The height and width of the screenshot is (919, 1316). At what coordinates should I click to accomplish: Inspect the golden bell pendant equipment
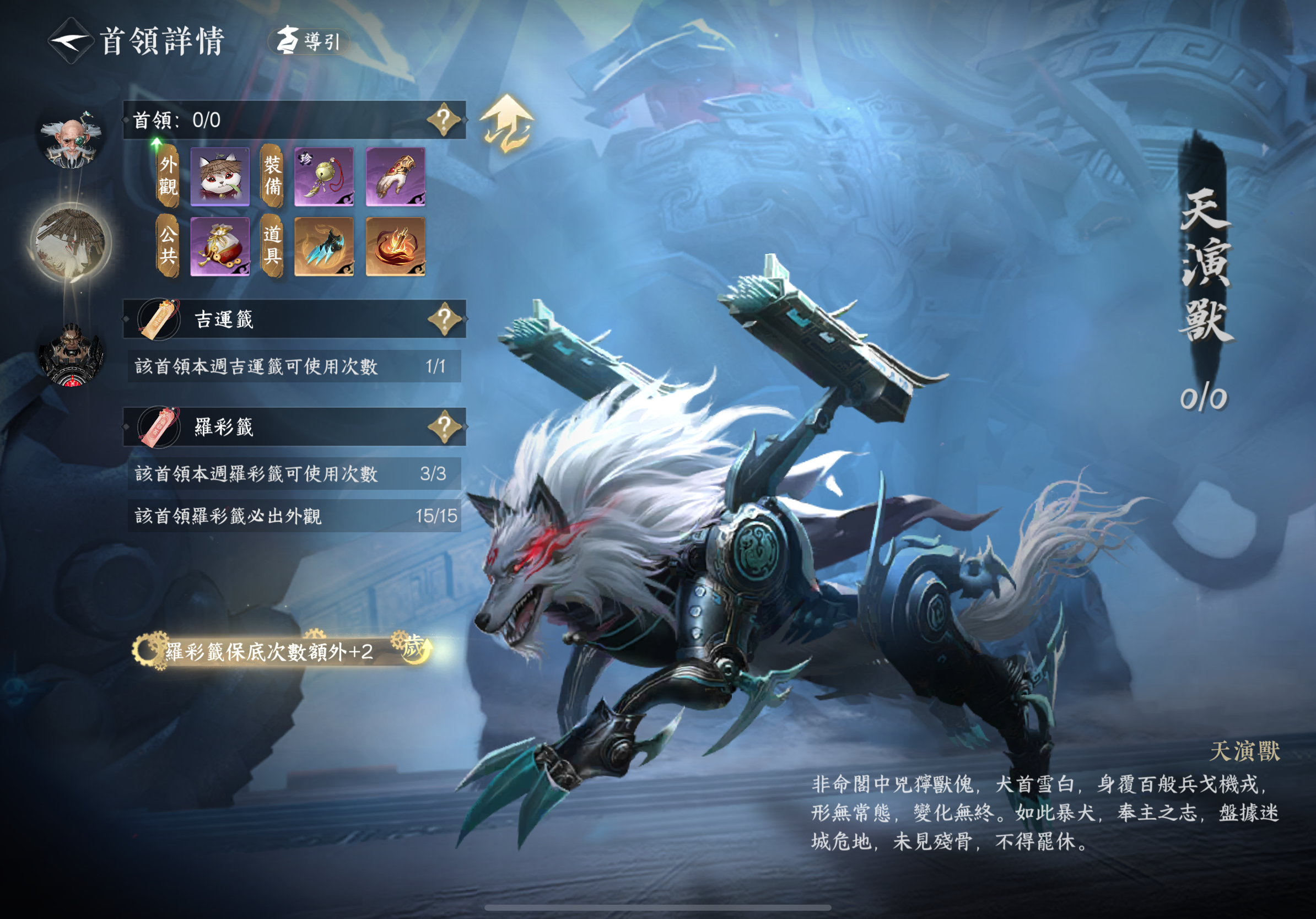click(324, 176)
